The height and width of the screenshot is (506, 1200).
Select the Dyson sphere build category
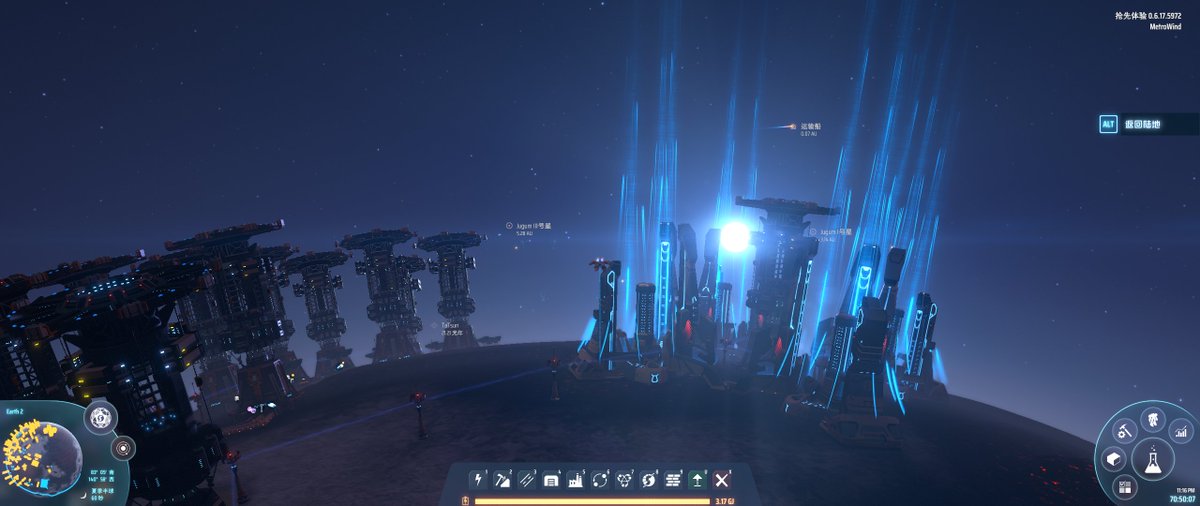point(648,480)
